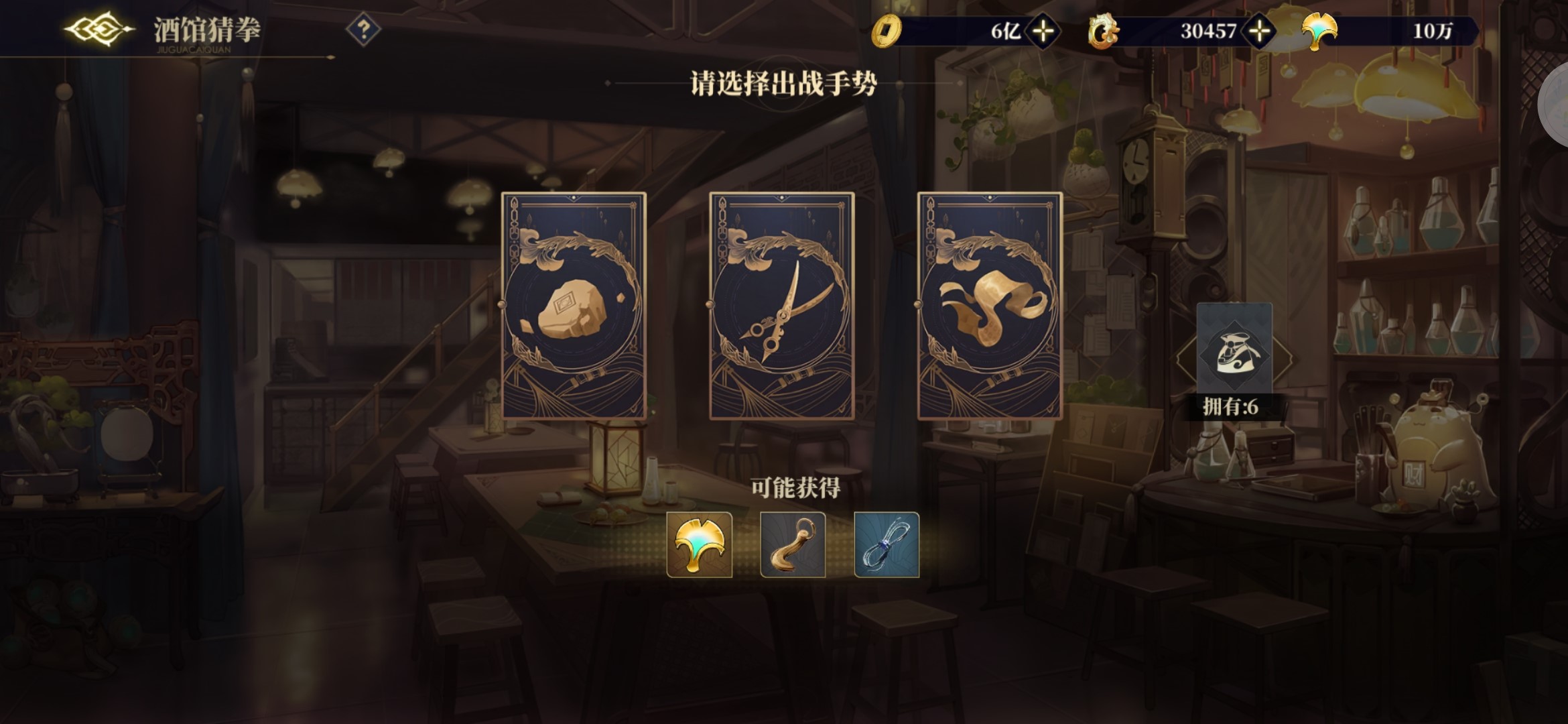The width and height of the screenshot is (1568, 724).
Task: Inspect the golden hook reward item
Action: (793, 544)
